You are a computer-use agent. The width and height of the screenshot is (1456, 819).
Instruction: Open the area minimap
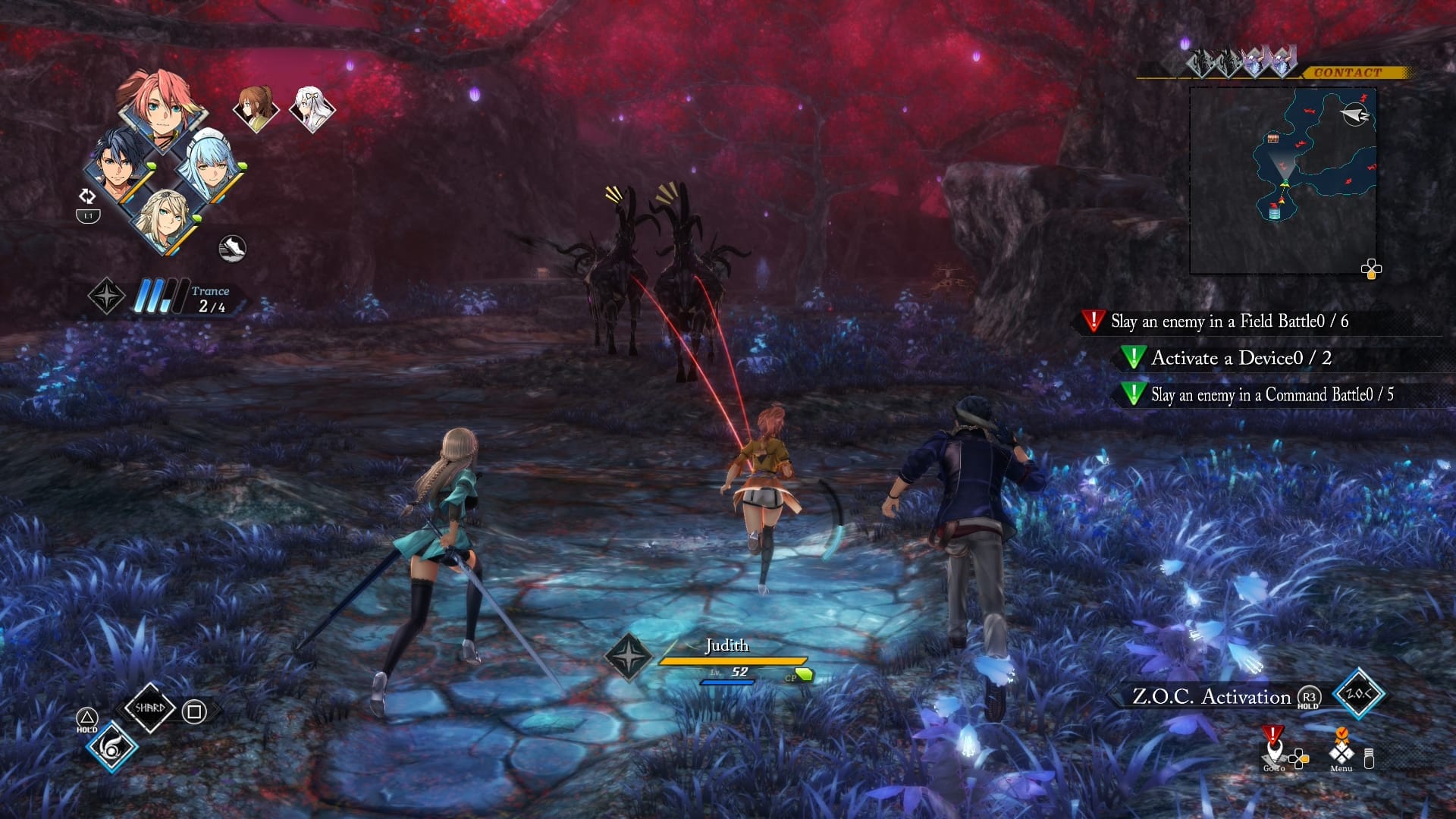(x=1283, y=180)
